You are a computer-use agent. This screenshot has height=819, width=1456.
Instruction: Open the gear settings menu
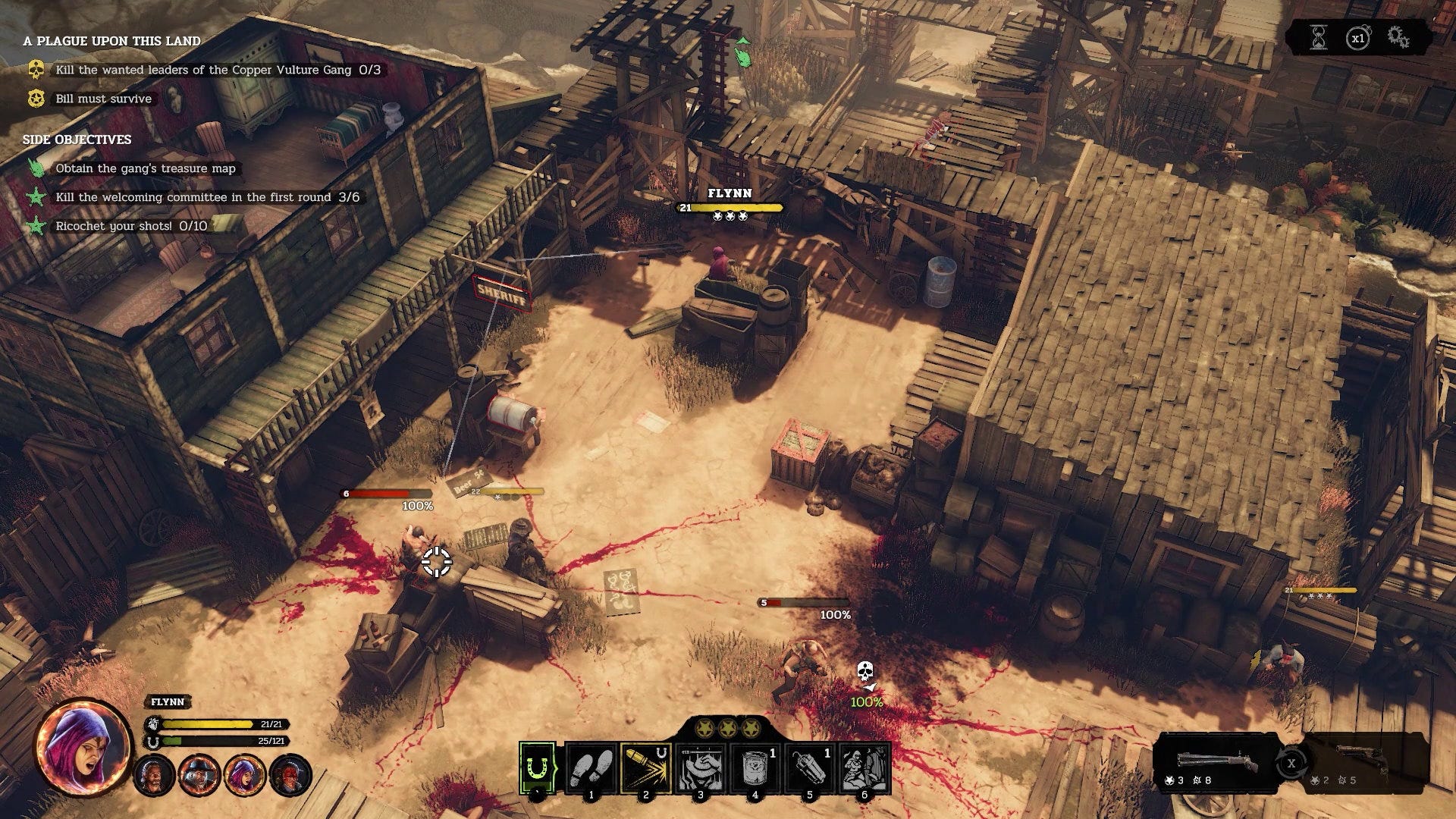pyautogui.click(x=1398, y=37)
